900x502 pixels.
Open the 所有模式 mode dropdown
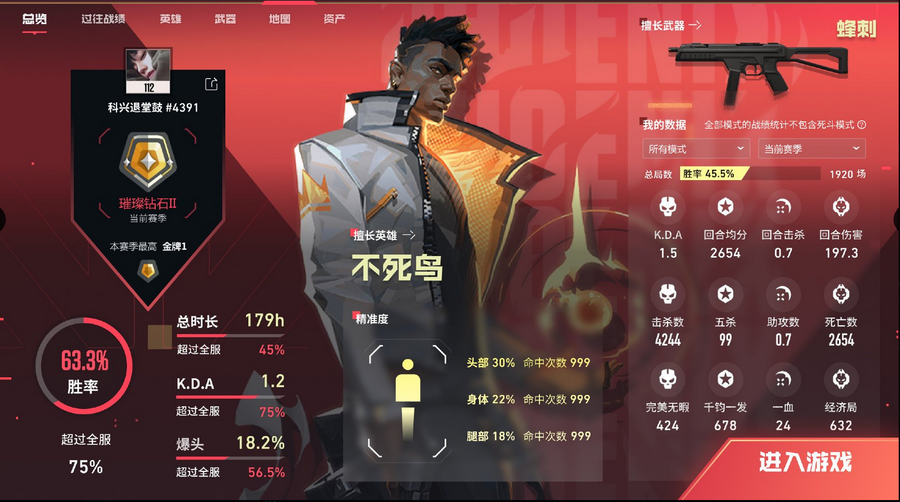coord(696,148)
